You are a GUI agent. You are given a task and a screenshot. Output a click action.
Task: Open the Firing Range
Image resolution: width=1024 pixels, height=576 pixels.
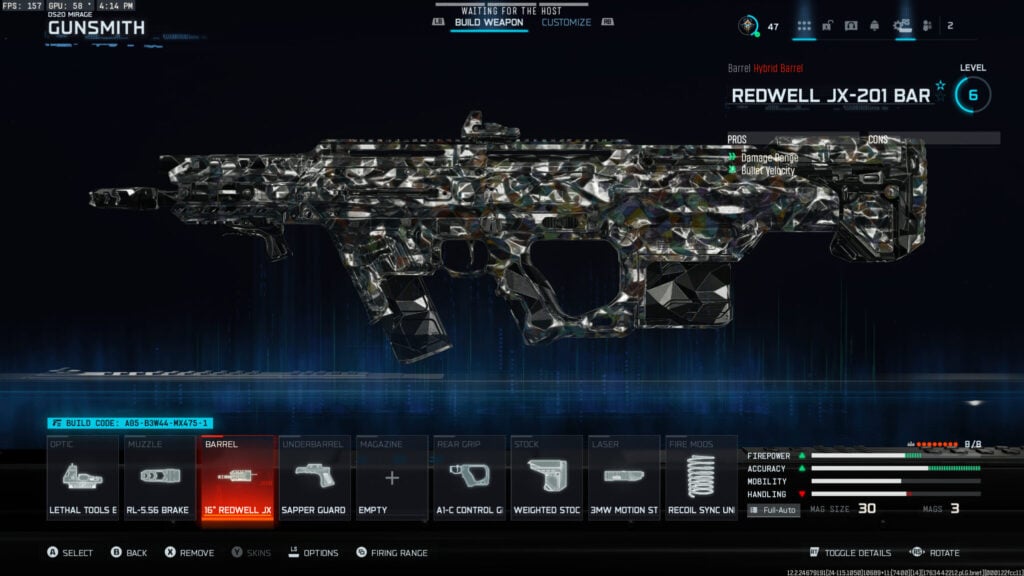(399, 553)
